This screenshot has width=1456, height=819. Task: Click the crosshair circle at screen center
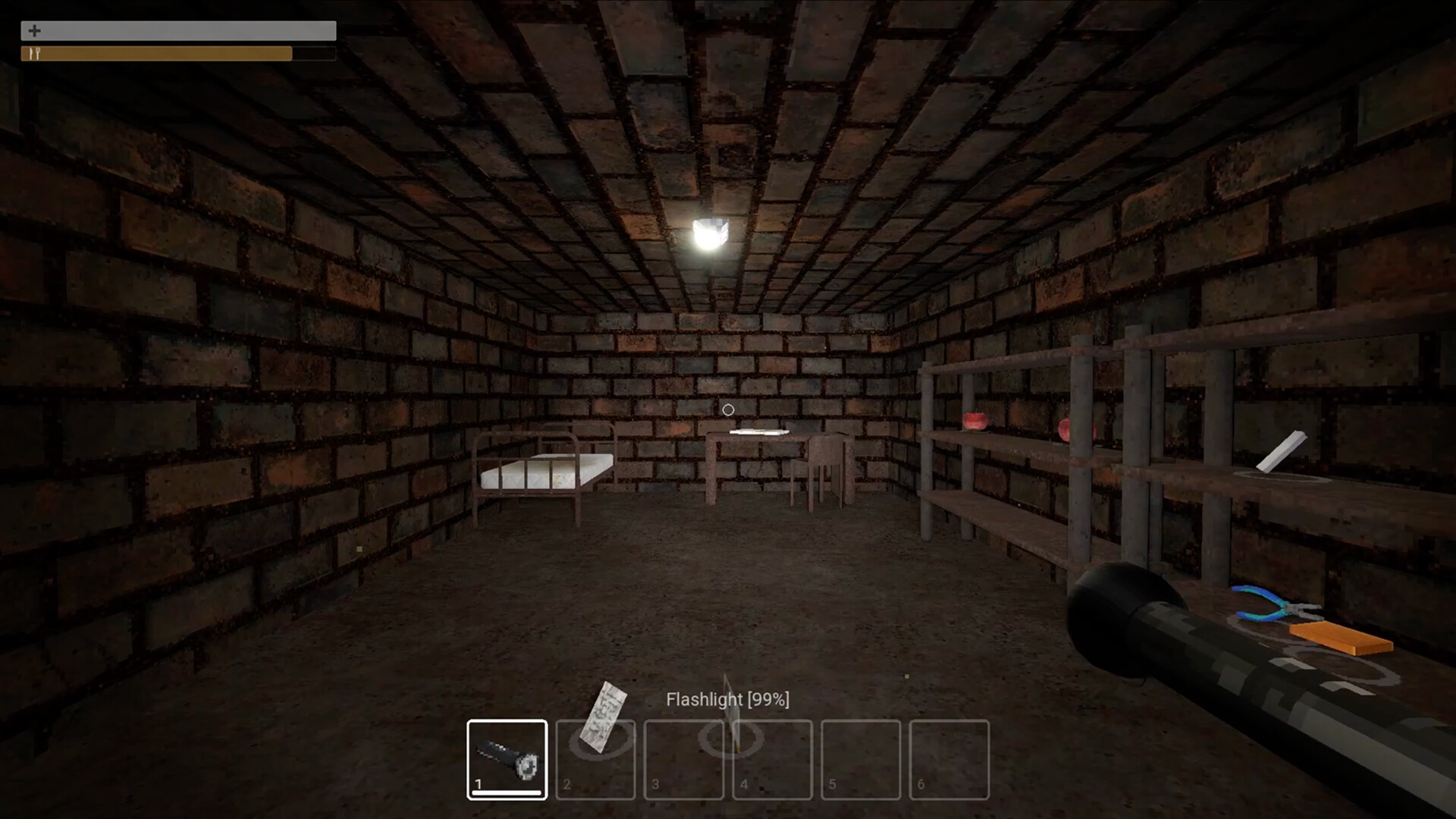727,409
